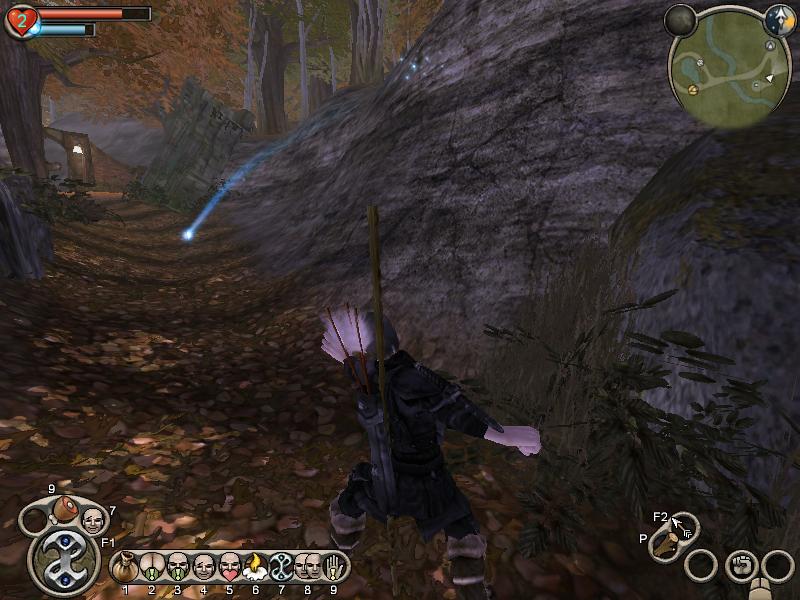Screen dimensions: 800x600
Task: Click the fist action icon
Action: [741, 564]
